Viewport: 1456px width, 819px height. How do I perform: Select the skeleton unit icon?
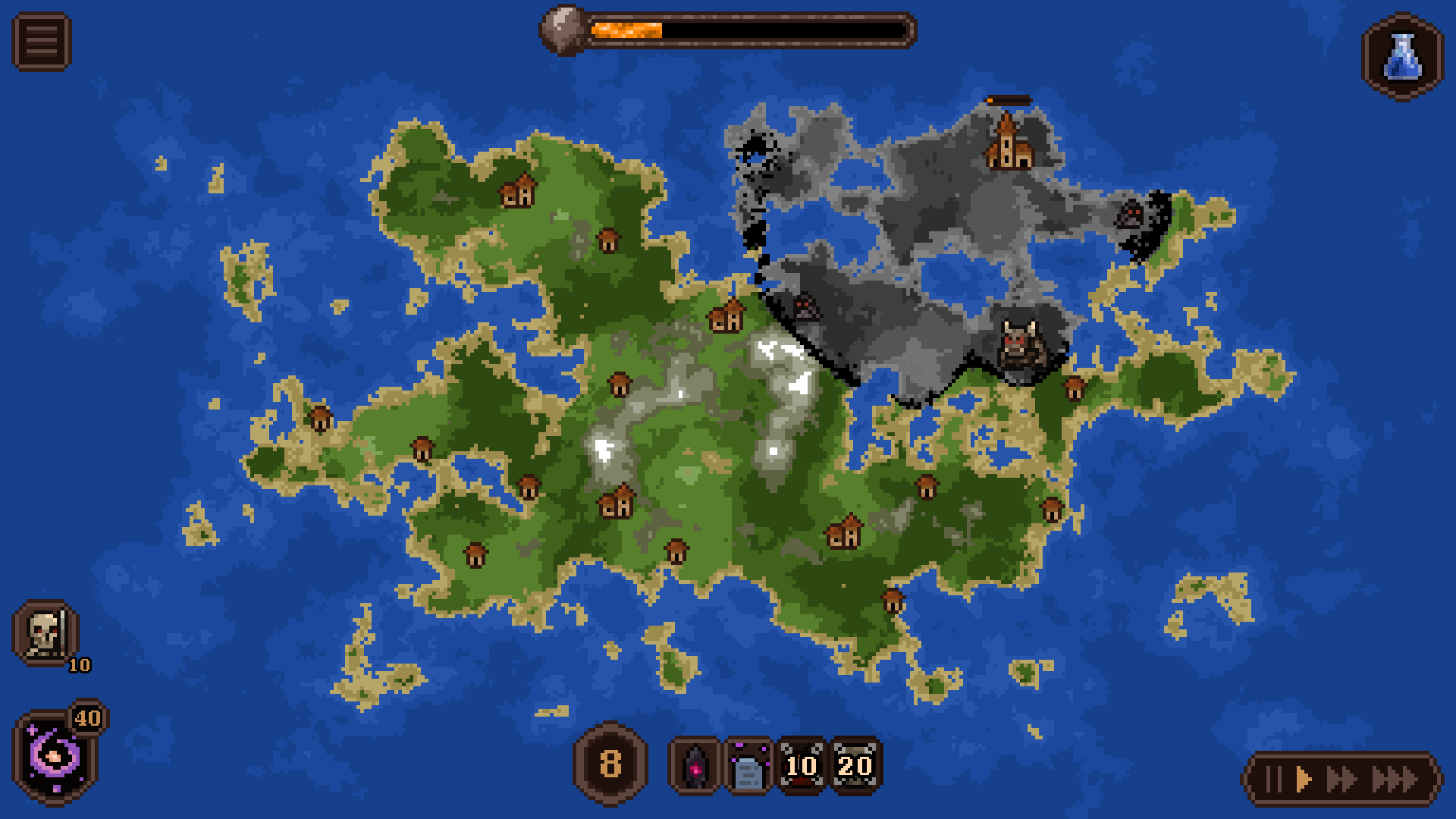coord(45,633)
